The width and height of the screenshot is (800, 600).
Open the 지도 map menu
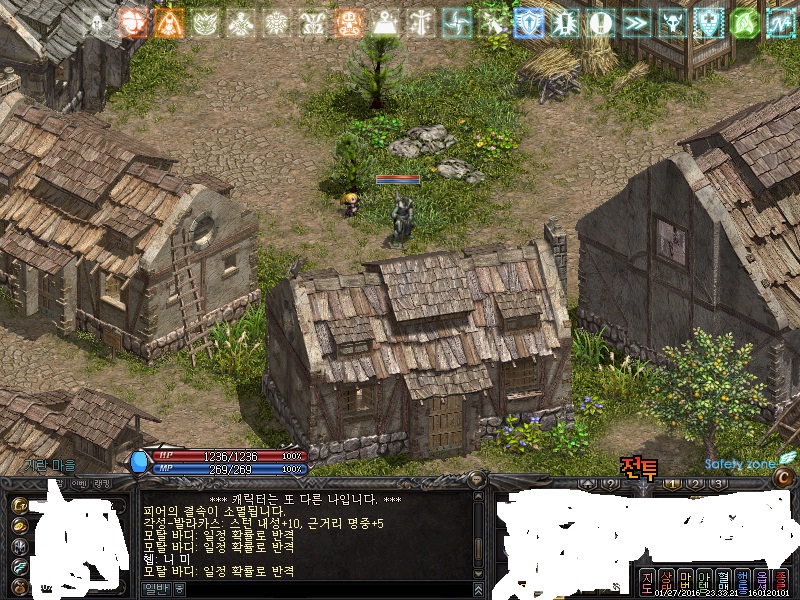pos(647,582)
